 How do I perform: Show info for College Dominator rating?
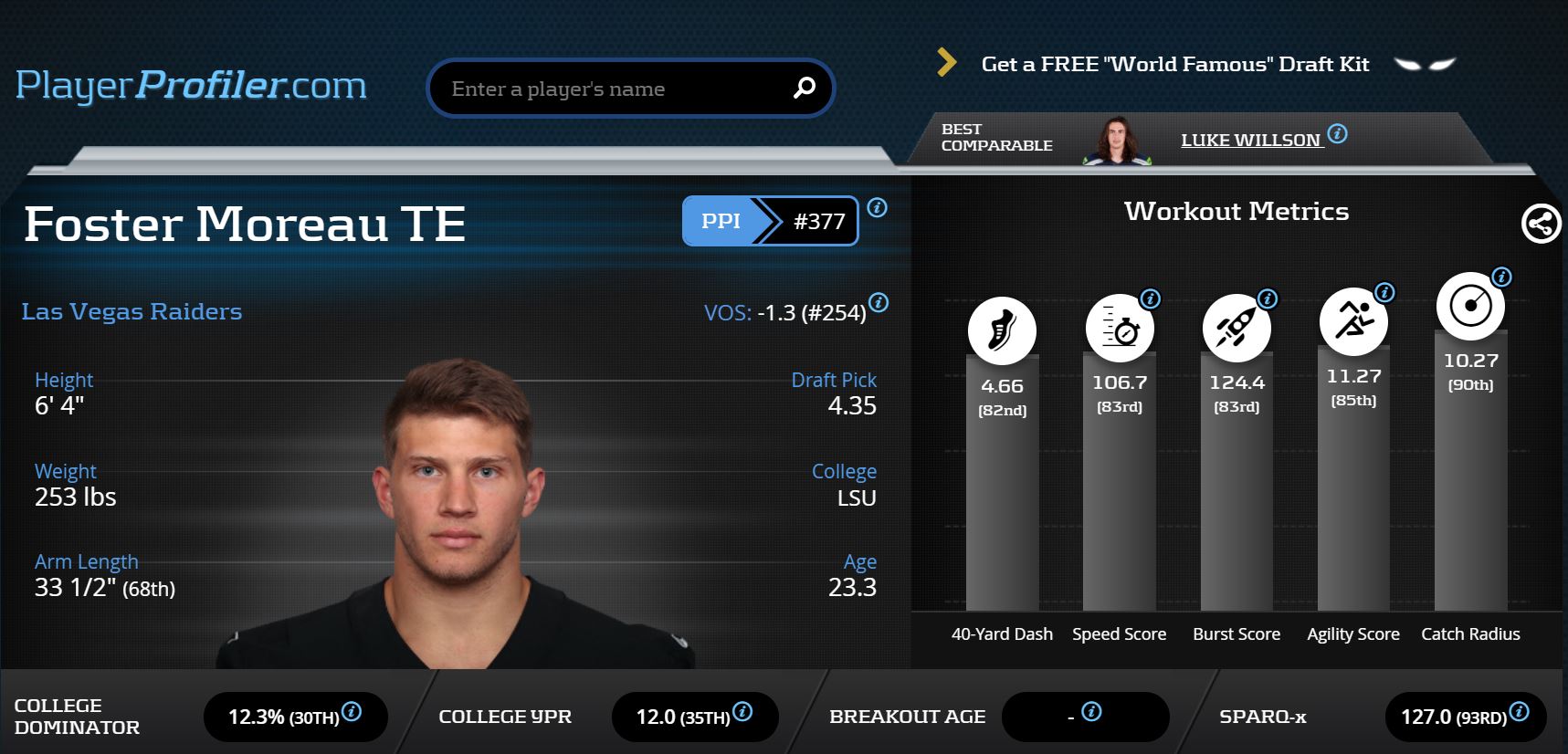352,712
